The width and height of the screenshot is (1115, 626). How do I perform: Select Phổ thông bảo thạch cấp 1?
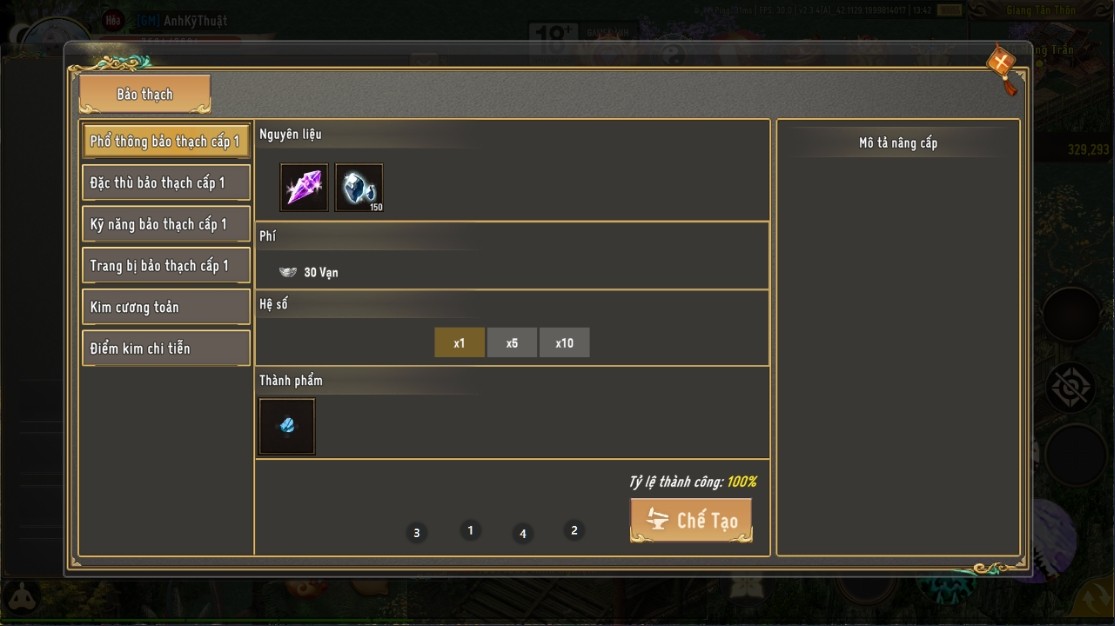(x=166, y=142)
